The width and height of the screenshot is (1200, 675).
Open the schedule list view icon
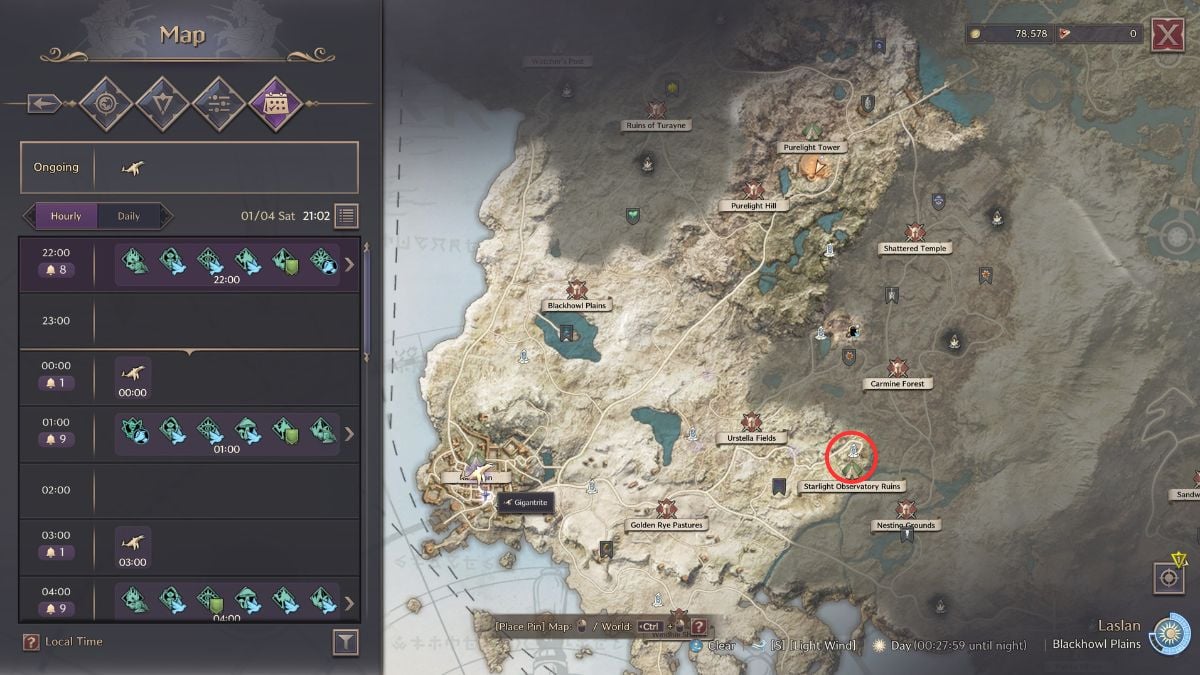(346, 216)
